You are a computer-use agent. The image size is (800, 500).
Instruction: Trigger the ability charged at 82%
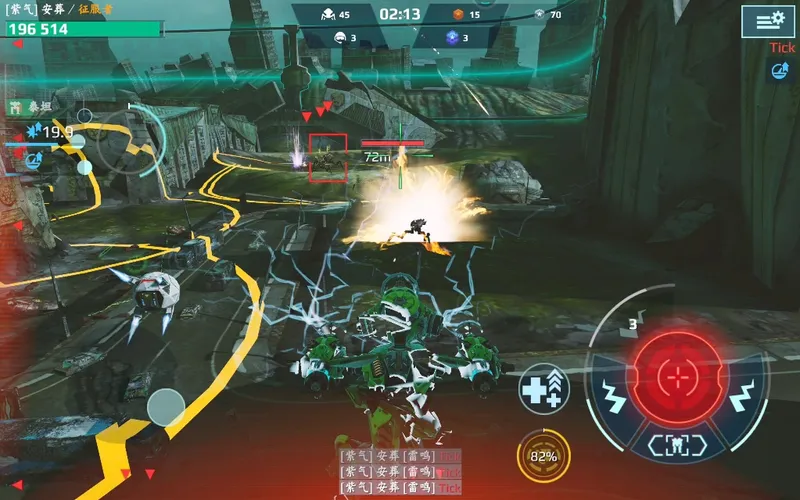pyautogui.click(x=544, y=456)
